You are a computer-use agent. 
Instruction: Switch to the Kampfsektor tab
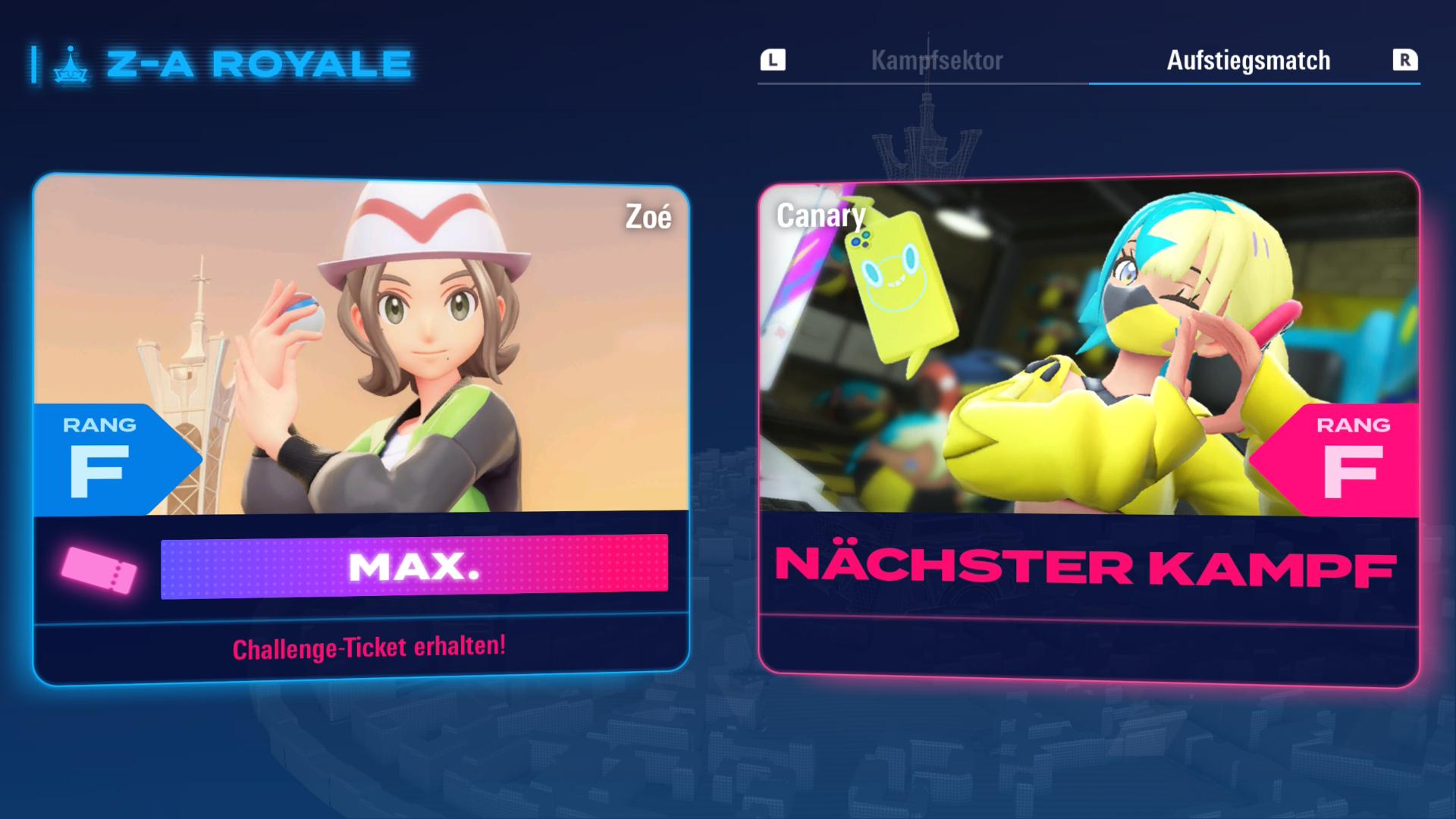[937, 61]
